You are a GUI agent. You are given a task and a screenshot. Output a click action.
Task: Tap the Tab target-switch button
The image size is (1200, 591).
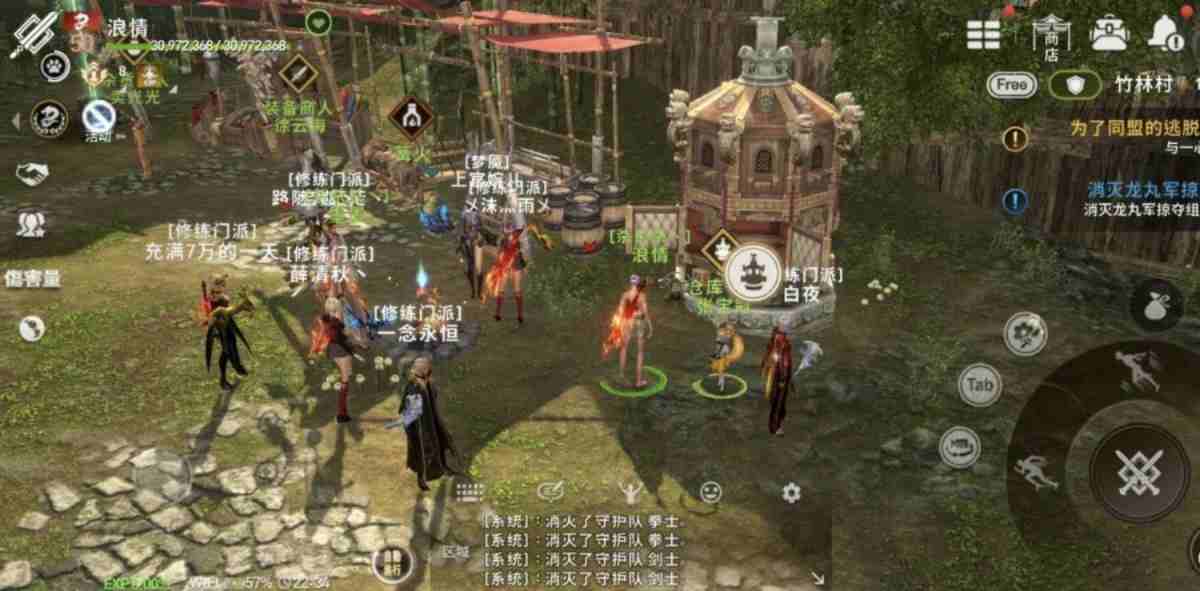click(x=980, y=385)
